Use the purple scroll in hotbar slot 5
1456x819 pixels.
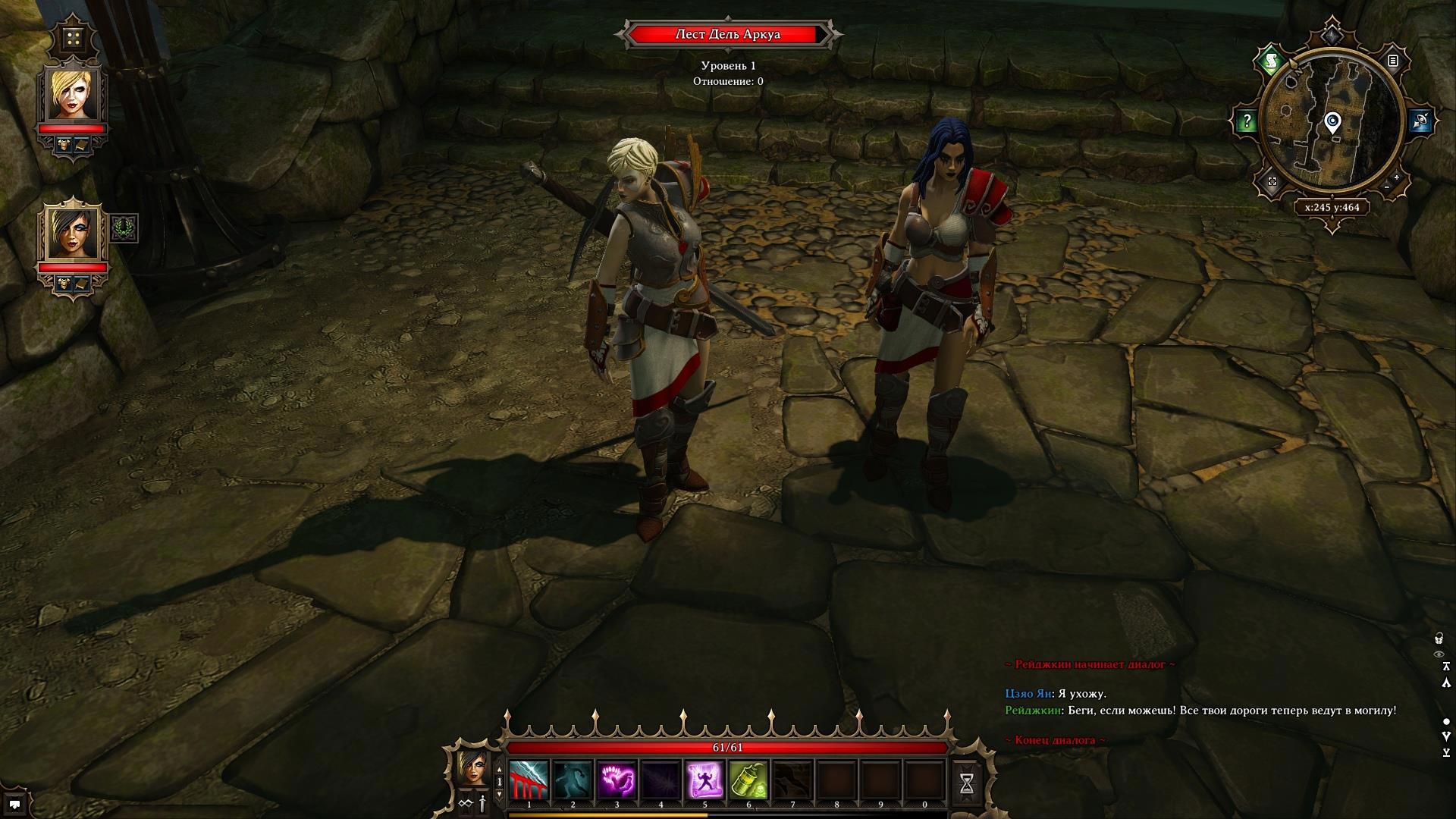point(704,780)
